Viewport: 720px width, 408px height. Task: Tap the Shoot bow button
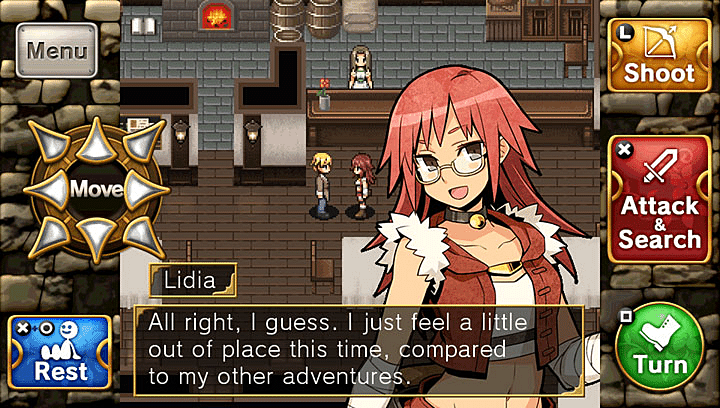[x=659, y=56]
